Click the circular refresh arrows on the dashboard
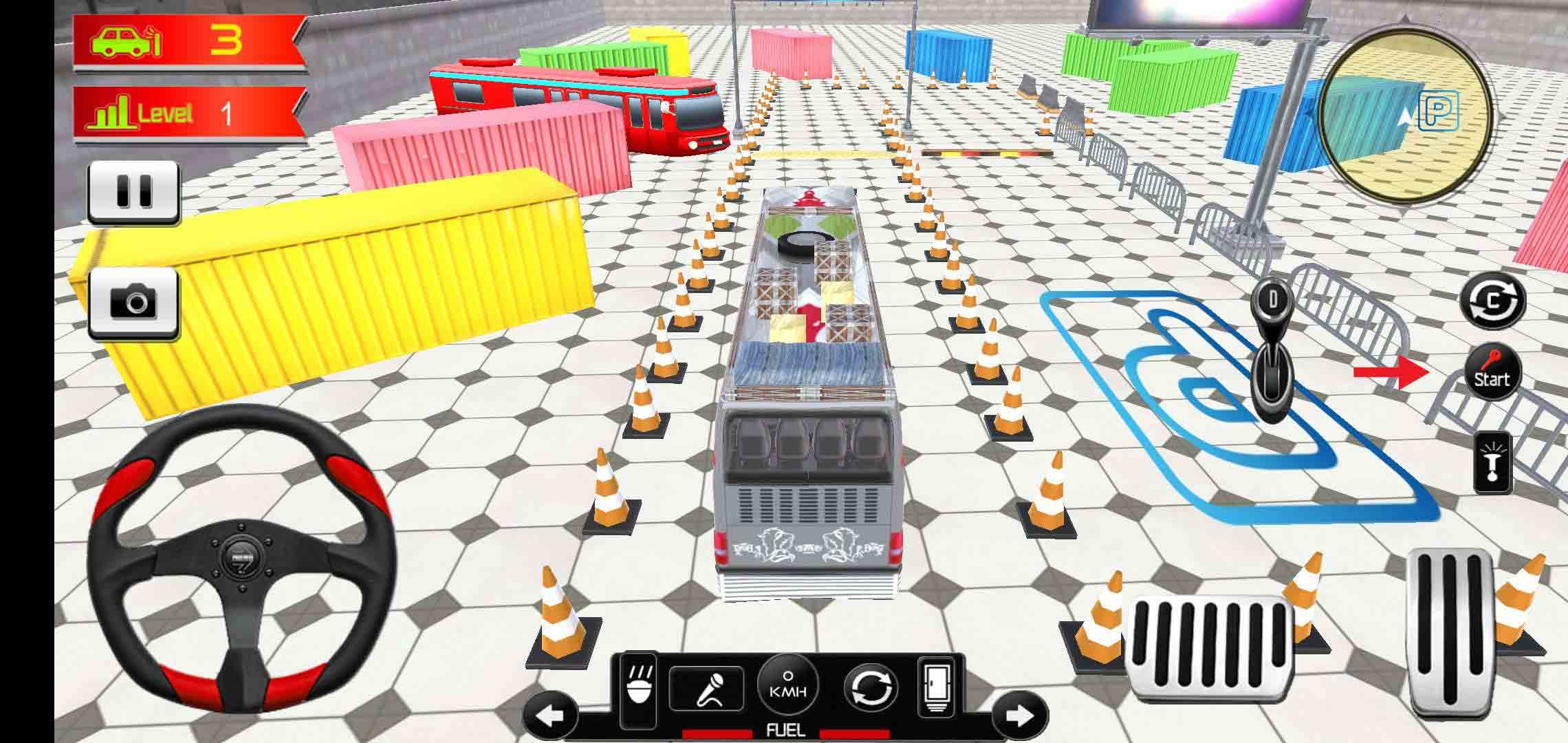Viewport: 1568px width, 743px height. pos(870,688)
